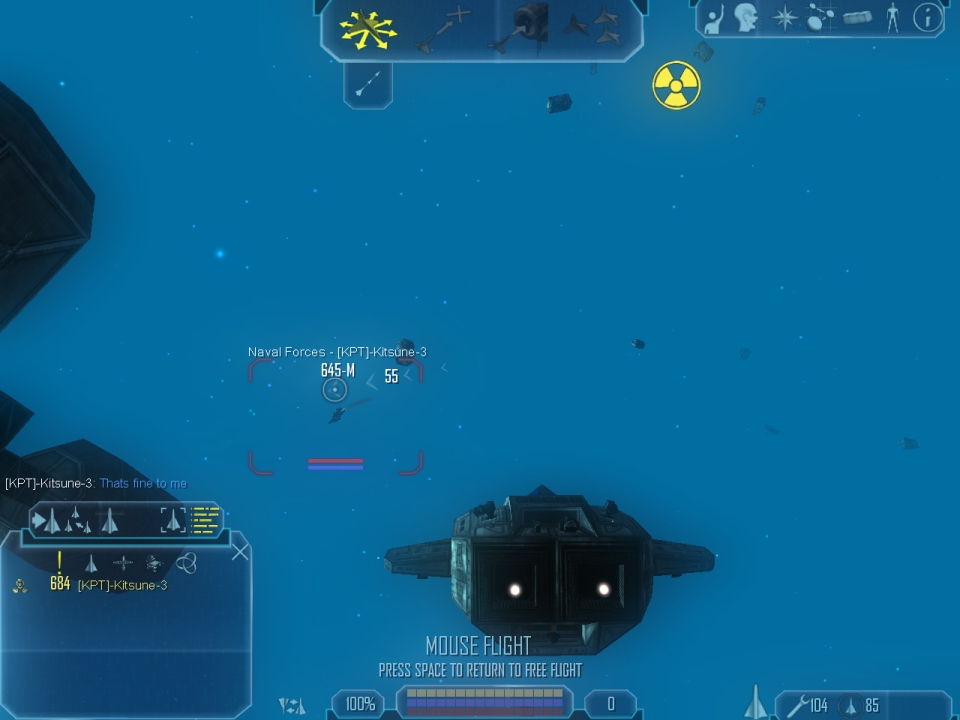Click the wrench repair icon

tap(796, 706)
